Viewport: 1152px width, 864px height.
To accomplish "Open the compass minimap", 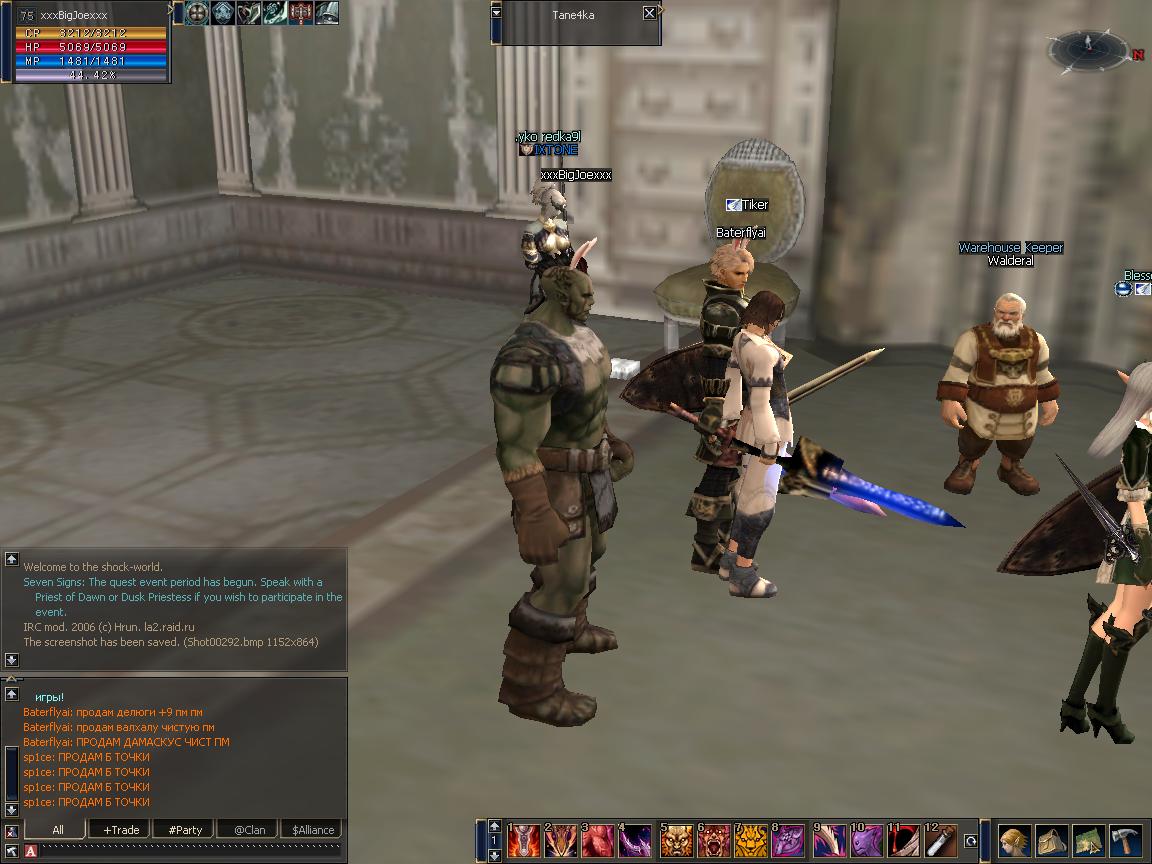I will 1088,48.
